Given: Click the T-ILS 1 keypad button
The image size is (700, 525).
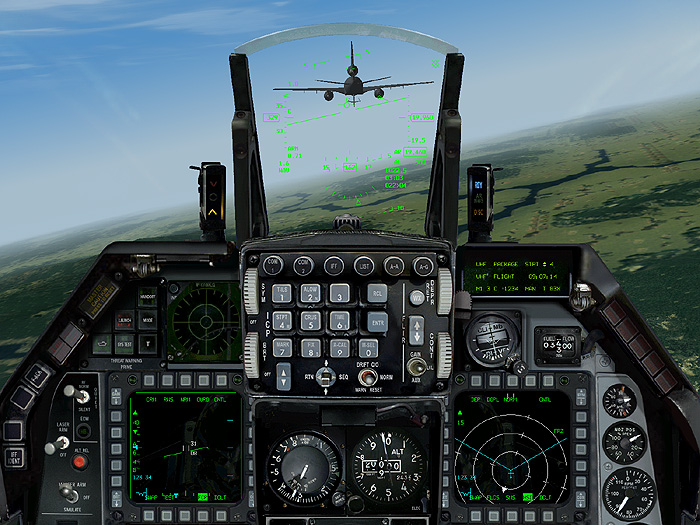Looking at the screenshot, I should [283, 293].
